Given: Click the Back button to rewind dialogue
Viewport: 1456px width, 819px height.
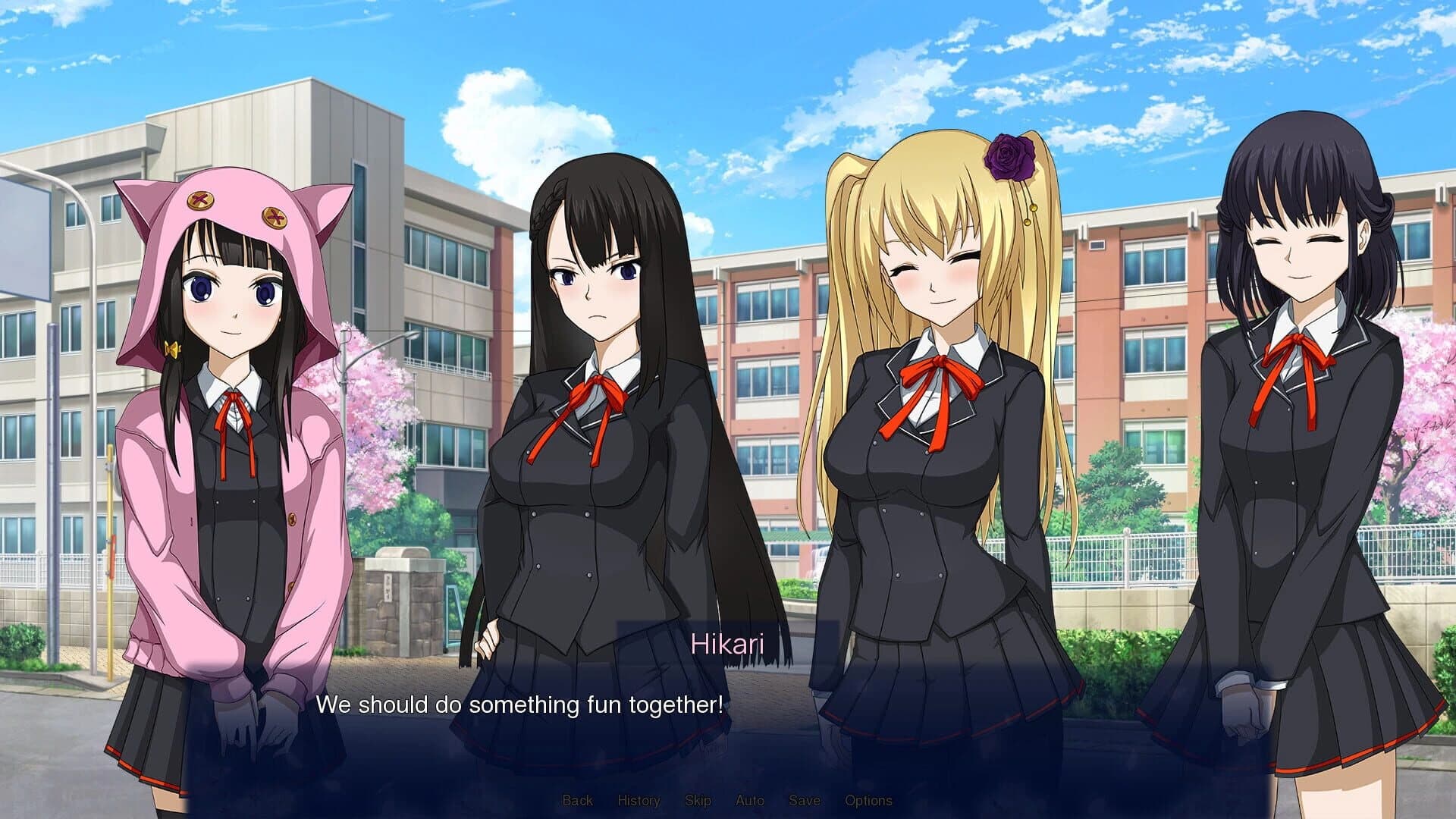Looking at the screenshot, I should (x=579, y=800).
